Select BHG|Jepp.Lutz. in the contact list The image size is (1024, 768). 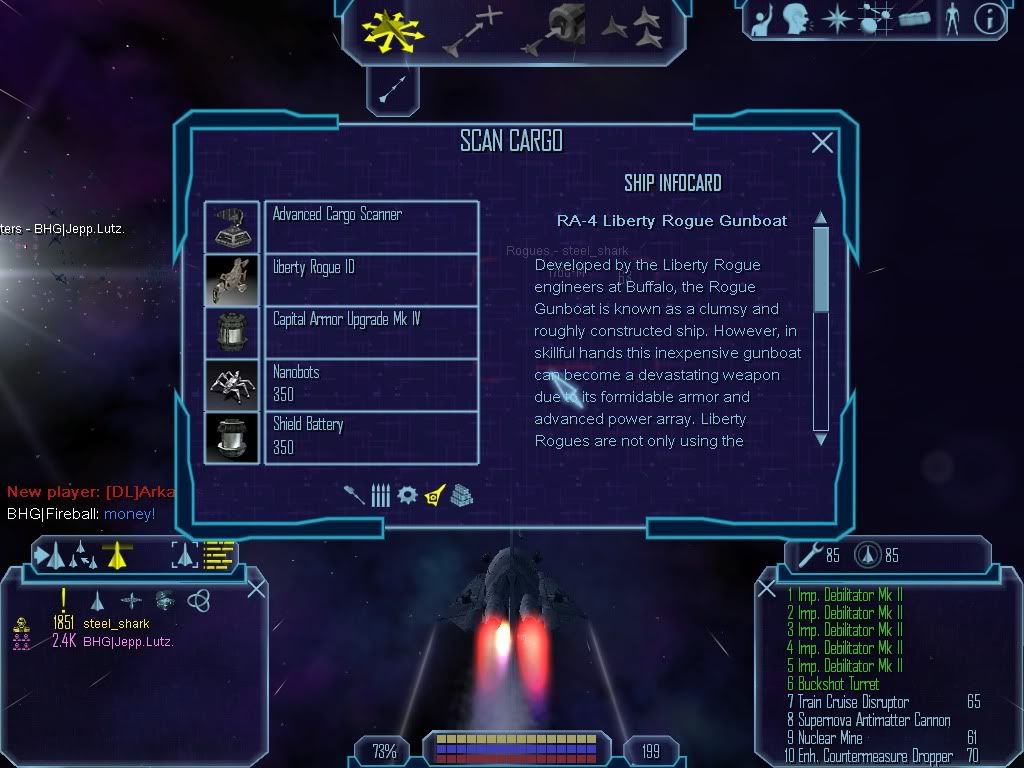128,641
